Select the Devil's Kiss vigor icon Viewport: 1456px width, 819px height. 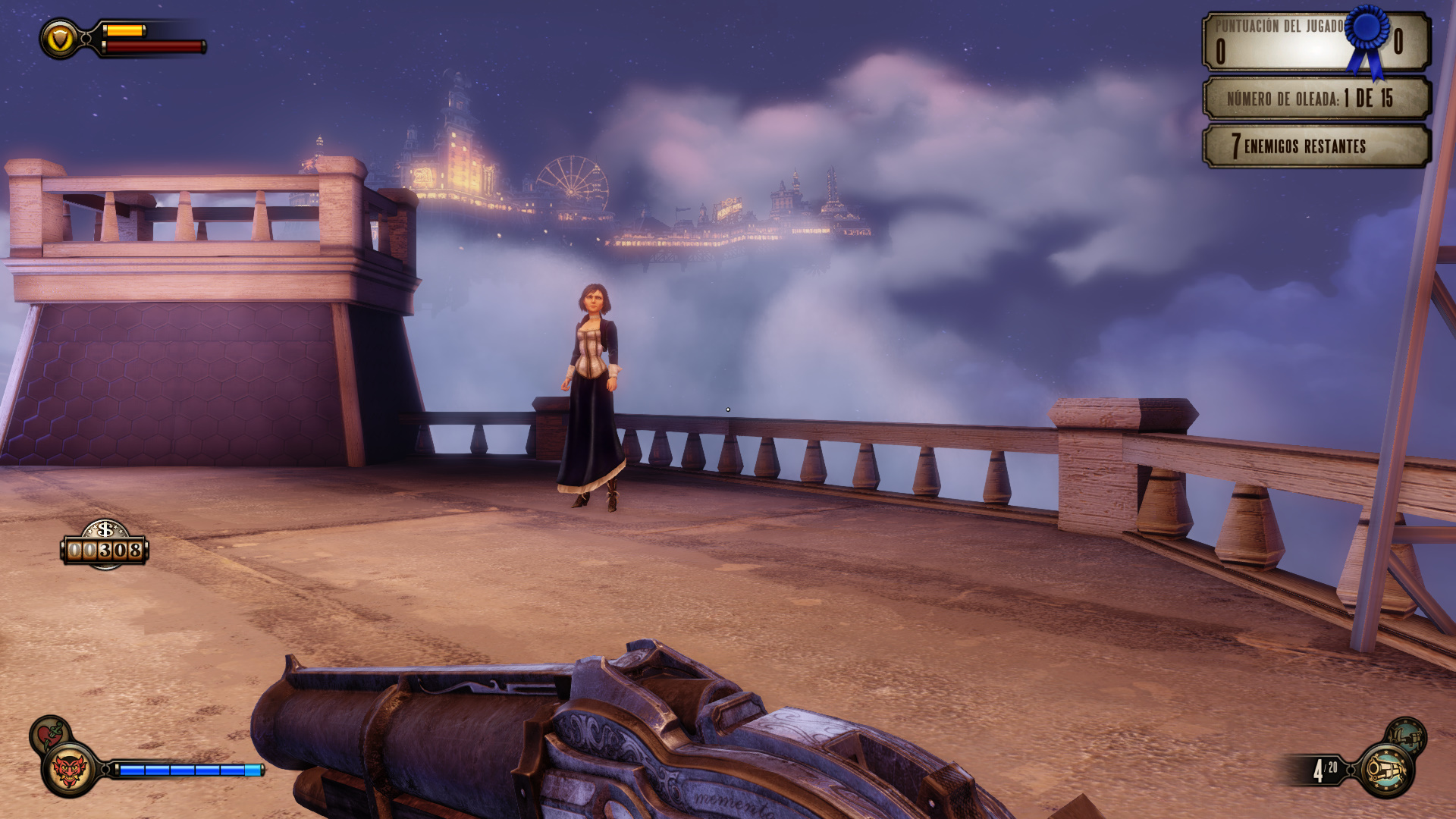(69, 770)
